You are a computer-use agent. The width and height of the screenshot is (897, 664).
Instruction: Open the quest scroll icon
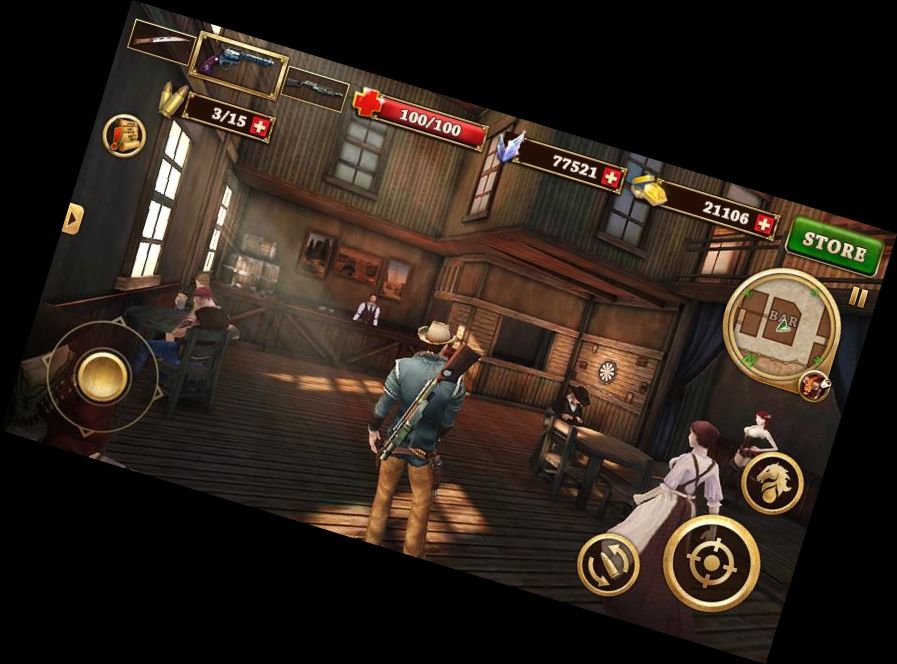pyautogui.click(x=125, y=134)
